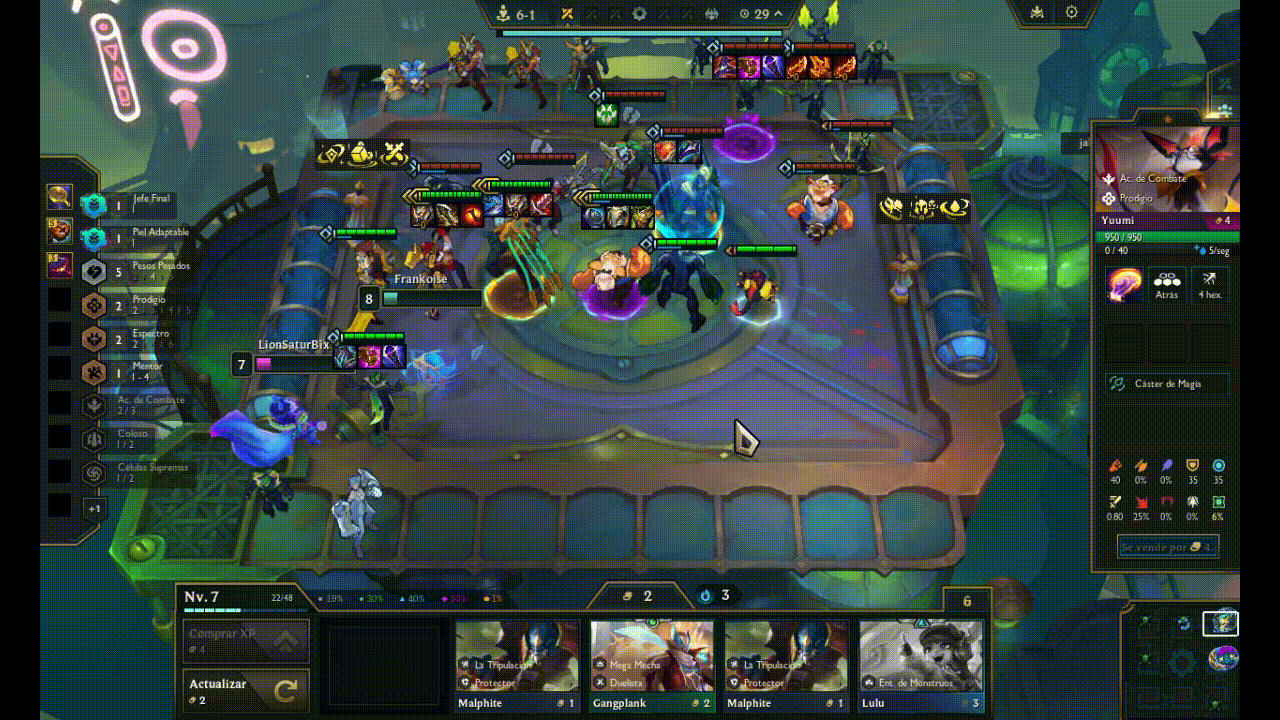Viewport: 1280px width, 720px height.
Task: Open the settings gear in the top right corner
Action: tap(1070, 12)
